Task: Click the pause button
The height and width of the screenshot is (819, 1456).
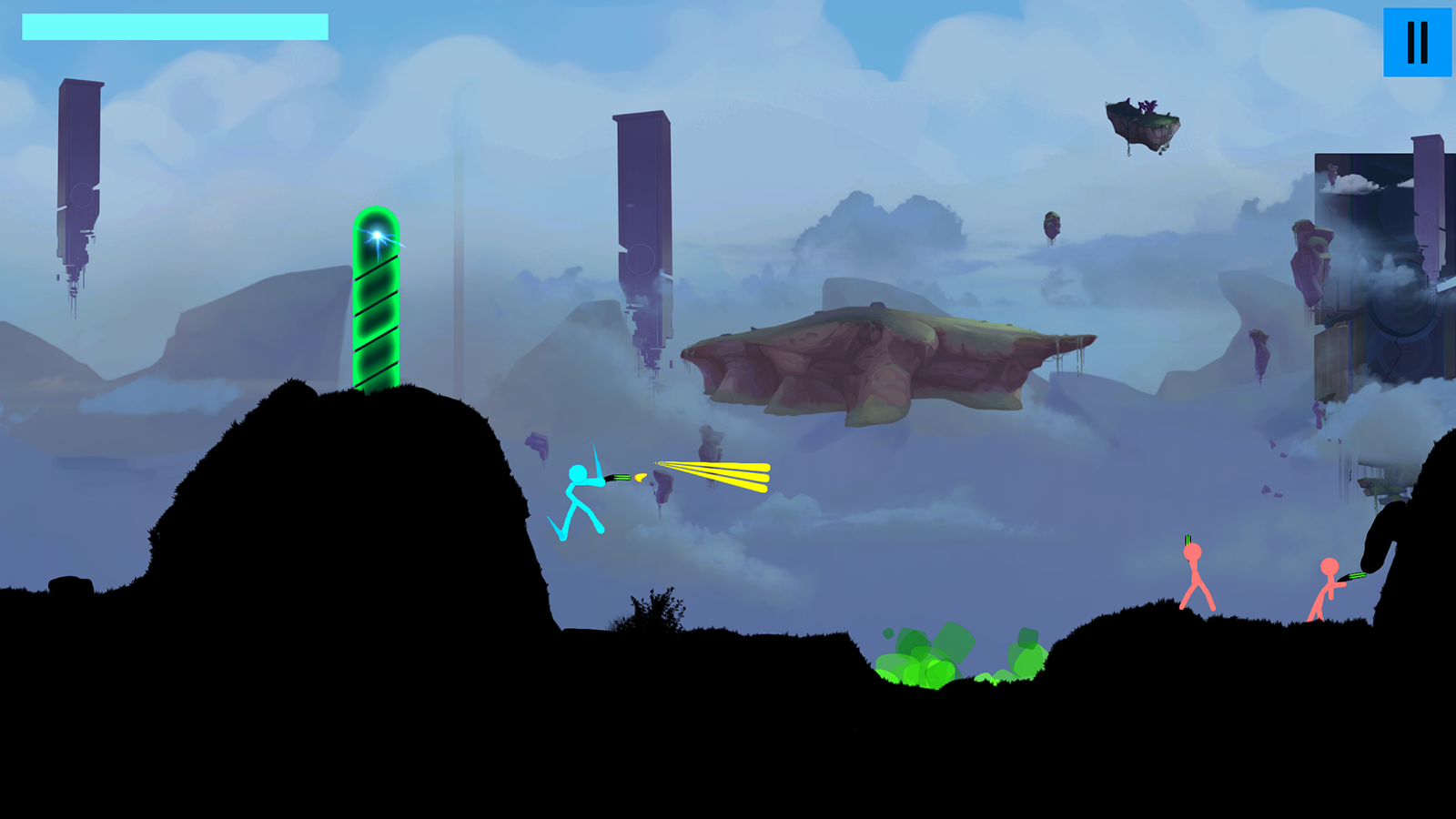Action: tap(1416, 40)
